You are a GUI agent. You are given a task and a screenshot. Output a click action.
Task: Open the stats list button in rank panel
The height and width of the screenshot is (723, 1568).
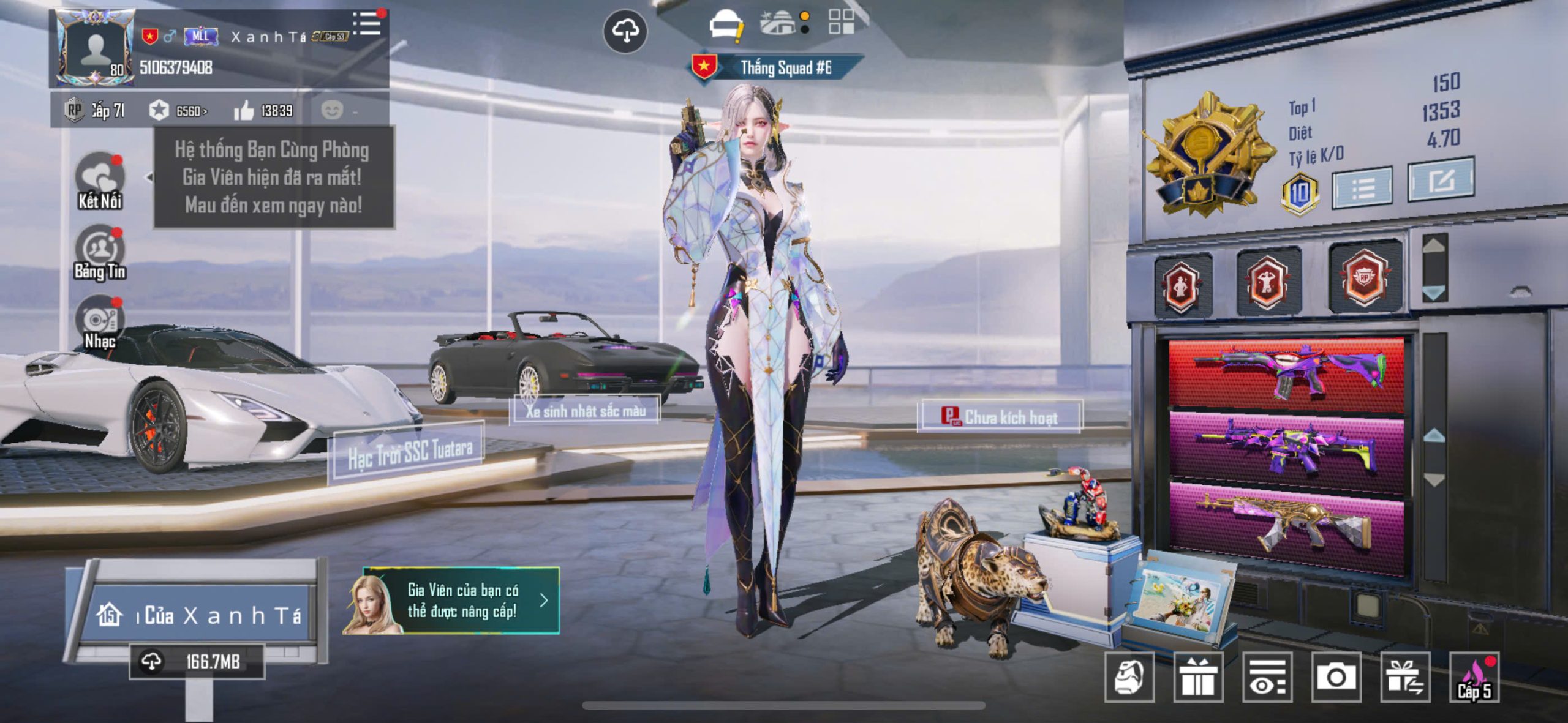1362,187
